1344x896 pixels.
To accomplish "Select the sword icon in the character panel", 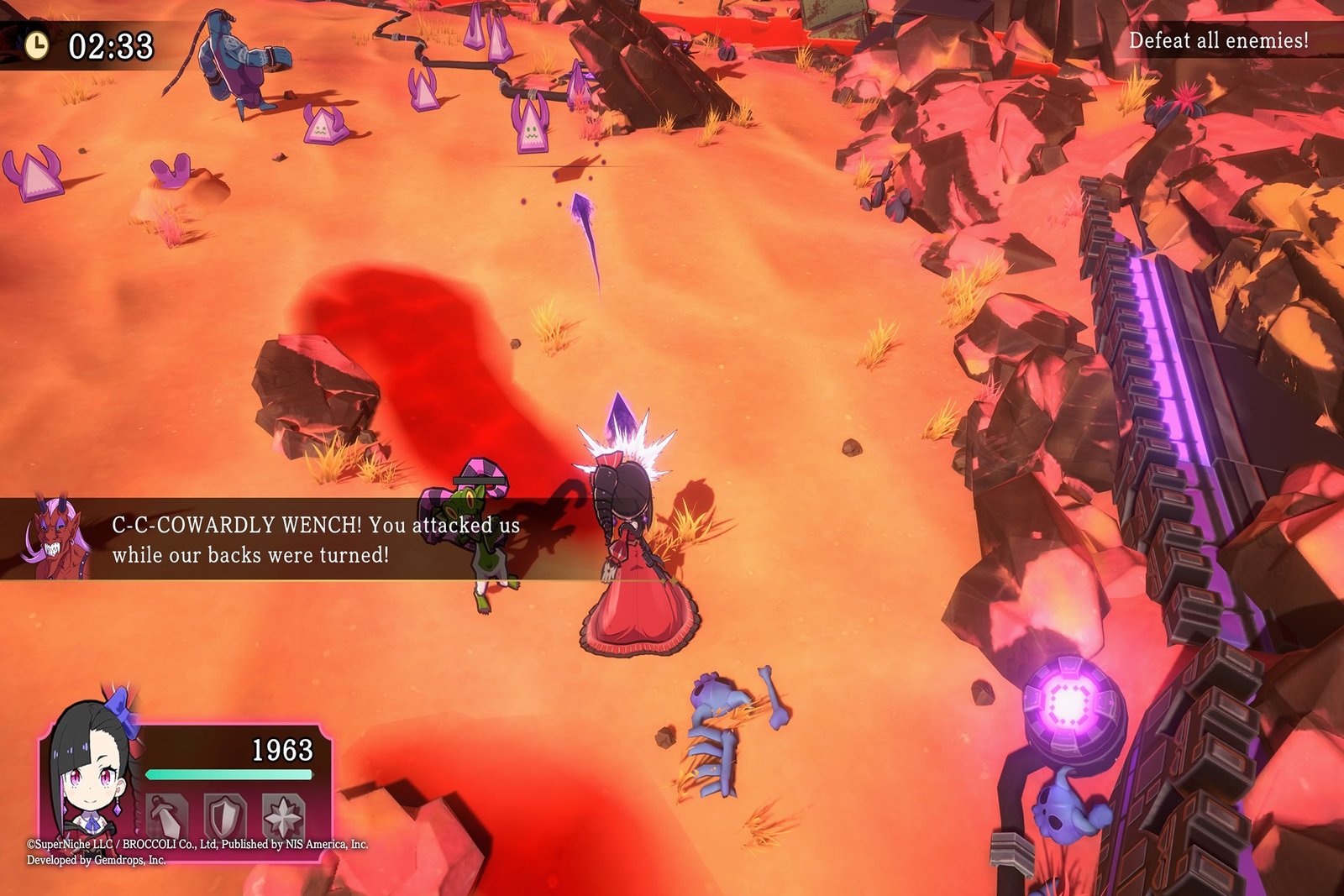I will 167,815.
